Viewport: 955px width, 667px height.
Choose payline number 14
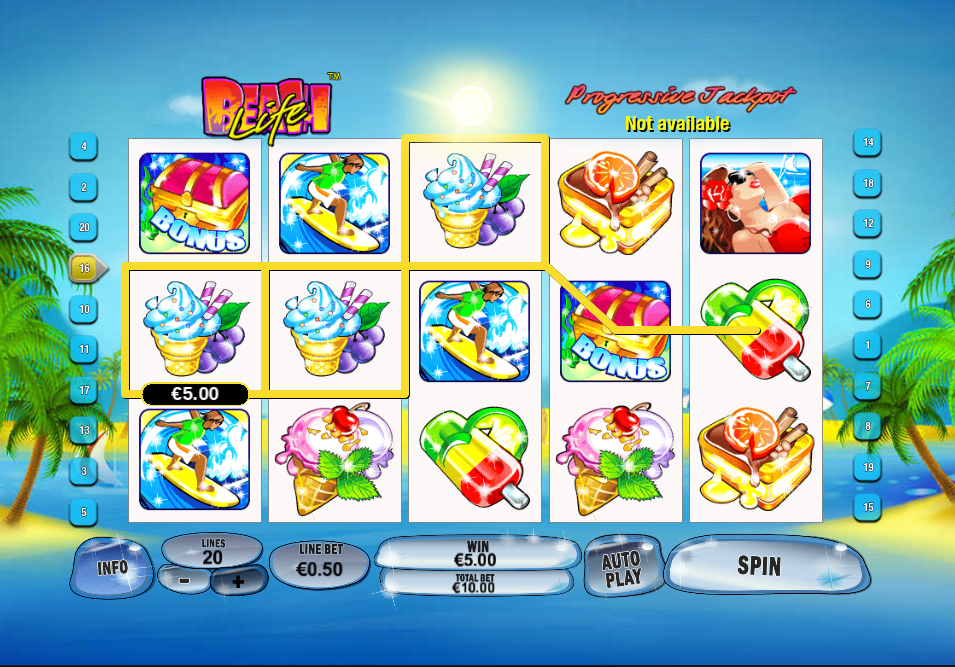867,143
